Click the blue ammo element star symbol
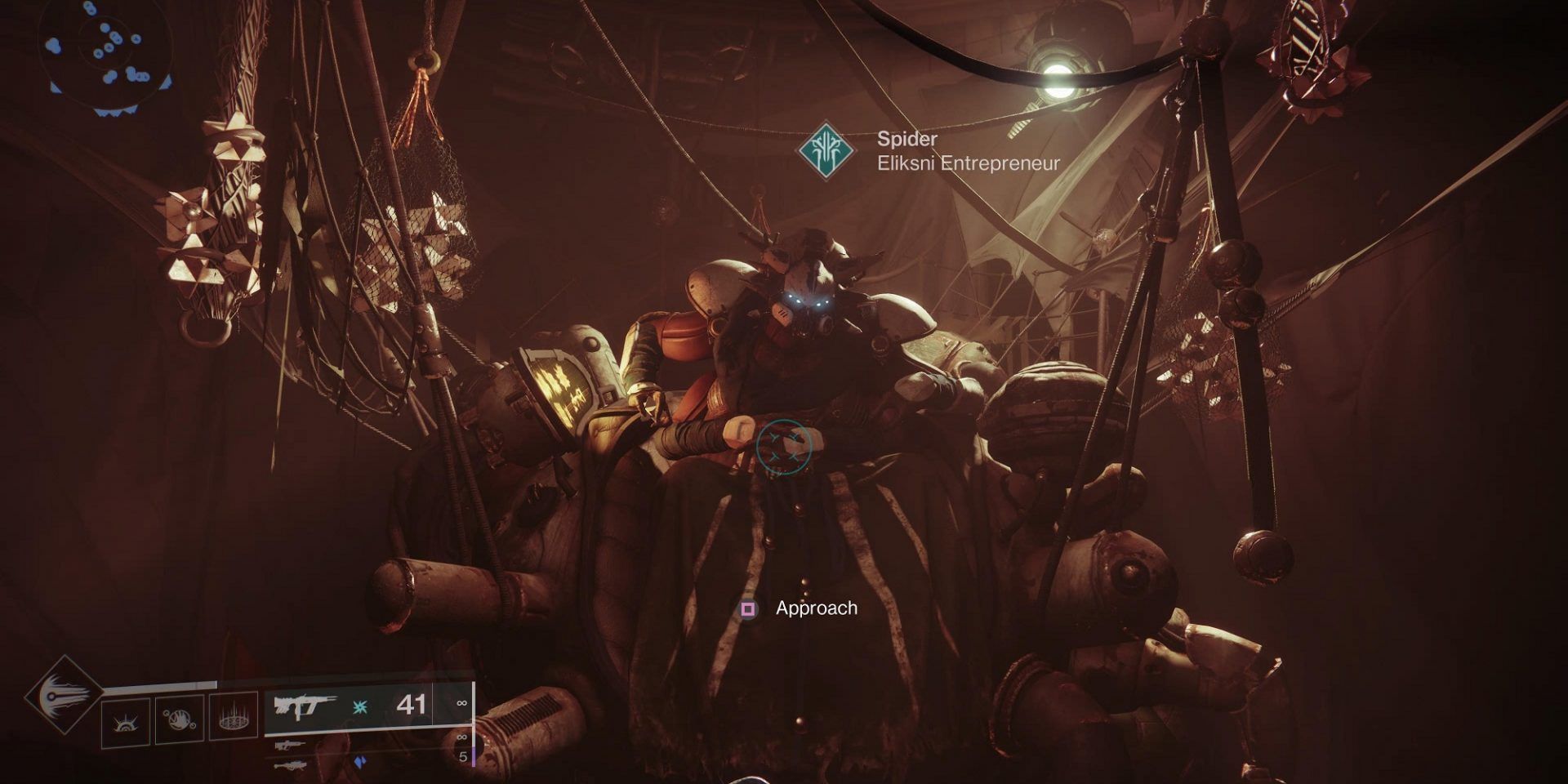This screenshot has width=1568, height=784. click(359, 707)
